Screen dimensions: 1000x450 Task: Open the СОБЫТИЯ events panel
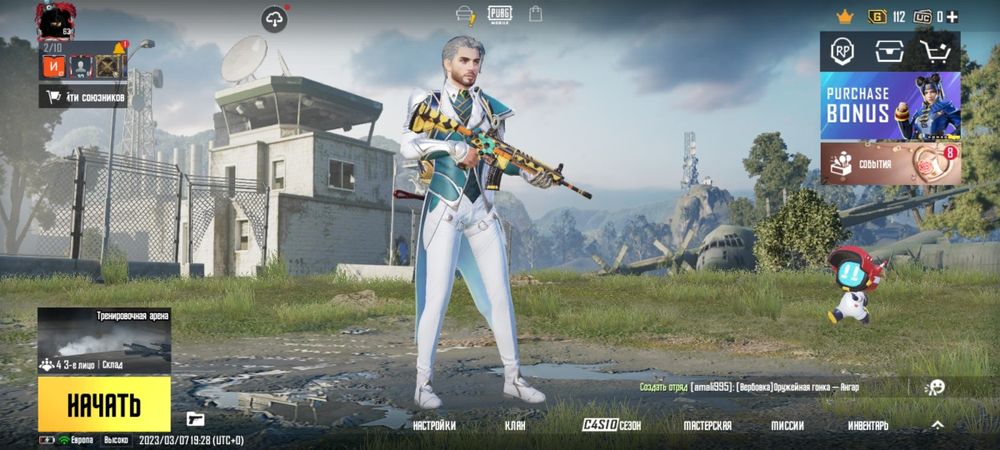tap(890, 163)
